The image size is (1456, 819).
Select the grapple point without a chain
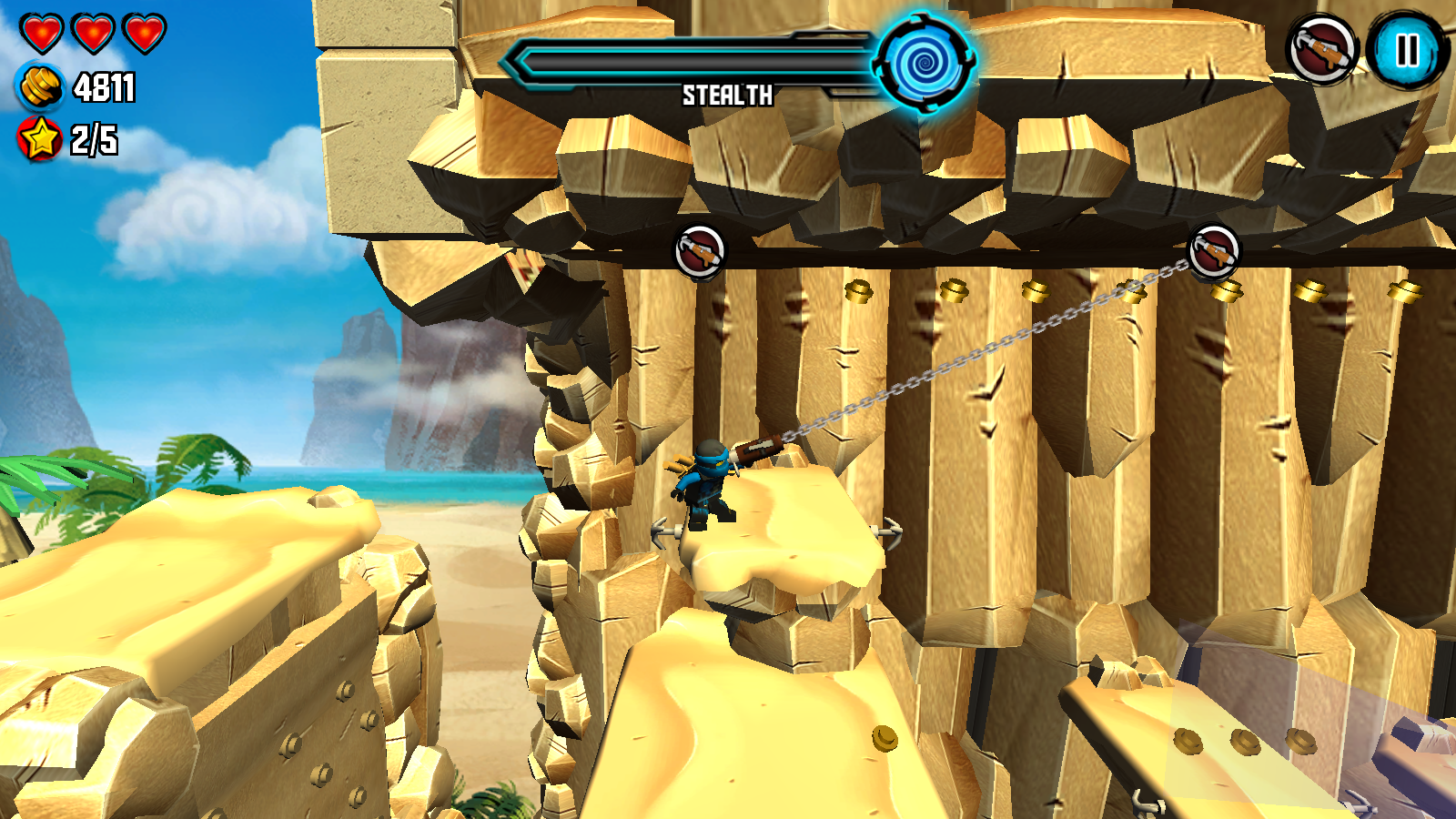coord(700,250)
